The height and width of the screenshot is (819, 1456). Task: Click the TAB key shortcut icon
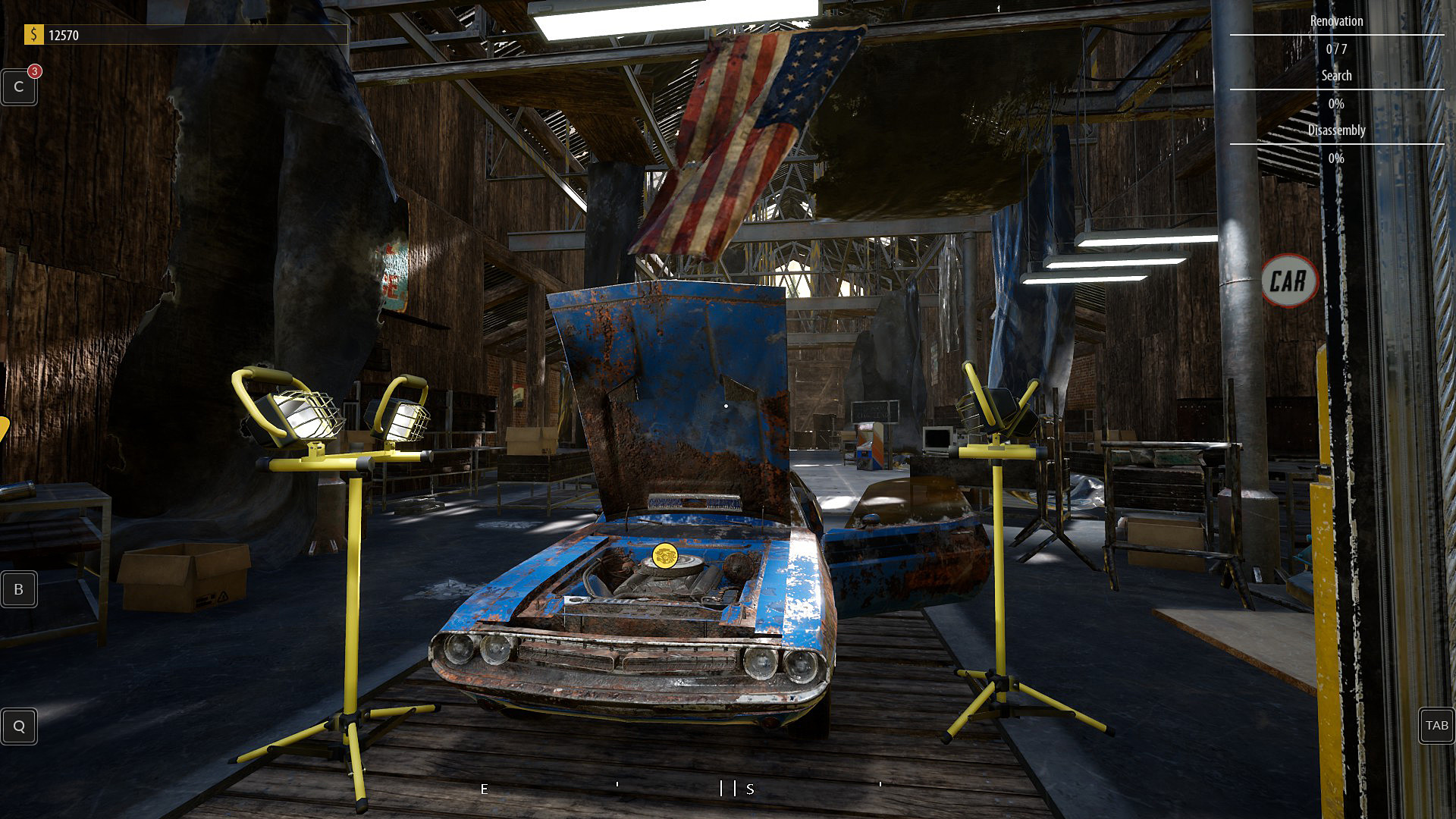tap(1436, 726)
